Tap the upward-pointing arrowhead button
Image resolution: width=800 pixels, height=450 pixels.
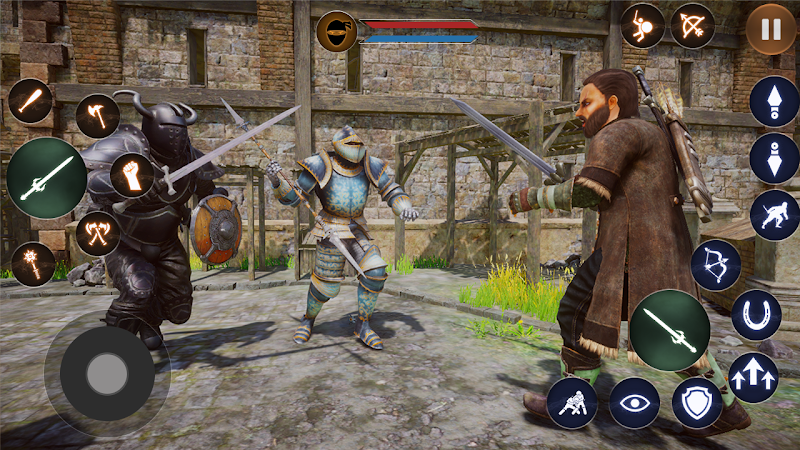[774, 101]
